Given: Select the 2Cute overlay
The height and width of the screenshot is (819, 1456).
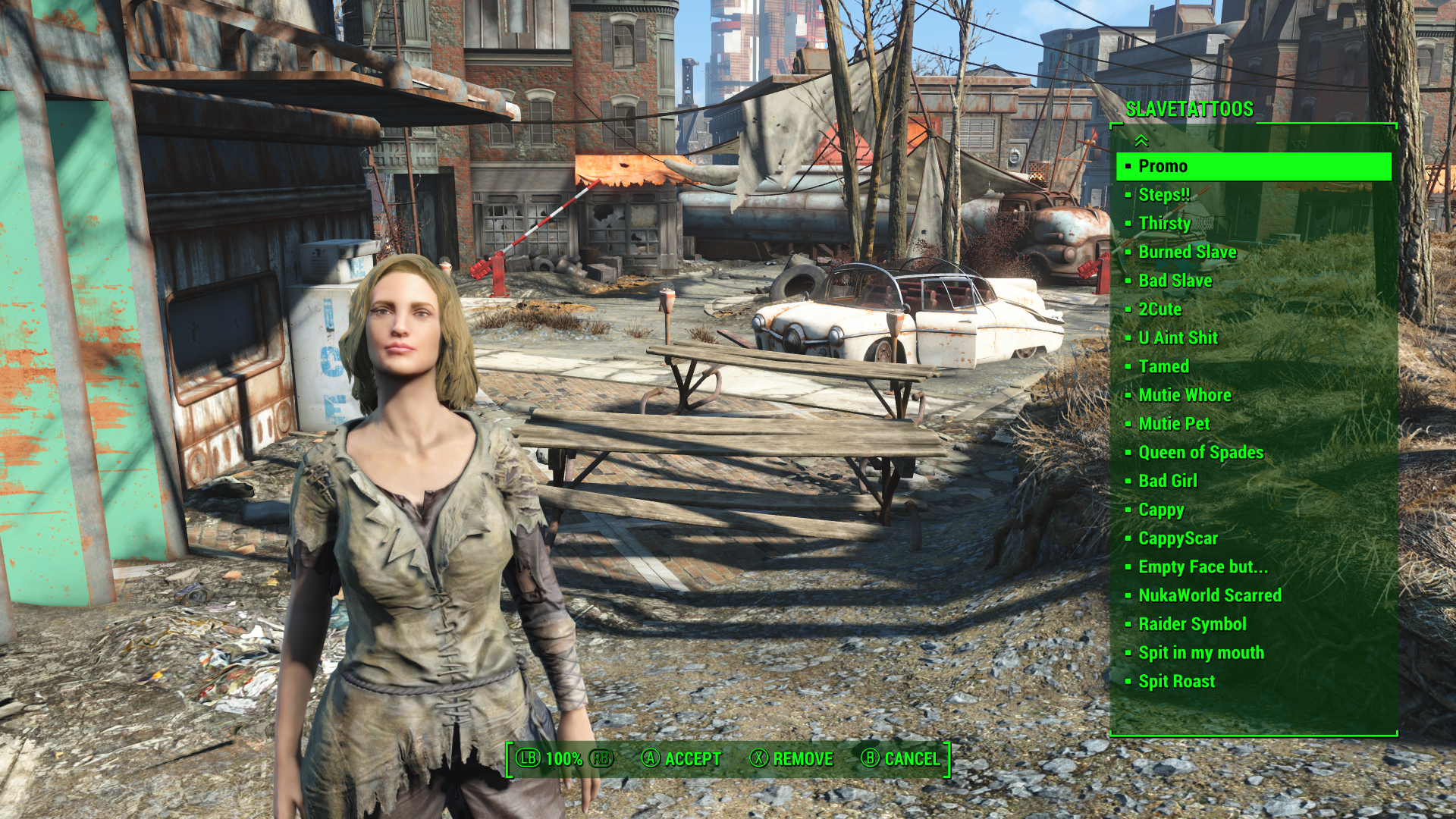Looking at the screenshot, I should [1159, 309].
